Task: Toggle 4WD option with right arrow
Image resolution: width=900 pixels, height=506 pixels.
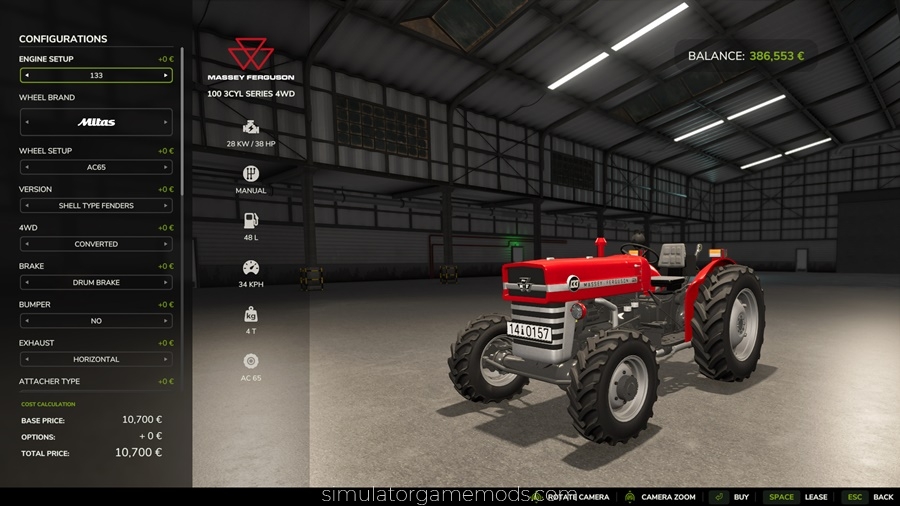Action: point(166,244)
